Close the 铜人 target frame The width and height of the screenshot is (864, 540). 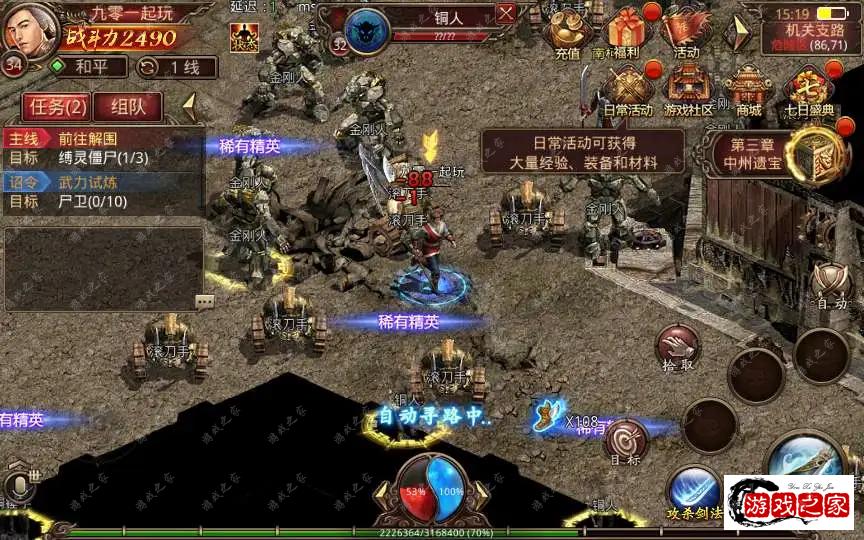click(x=506, y=13)
